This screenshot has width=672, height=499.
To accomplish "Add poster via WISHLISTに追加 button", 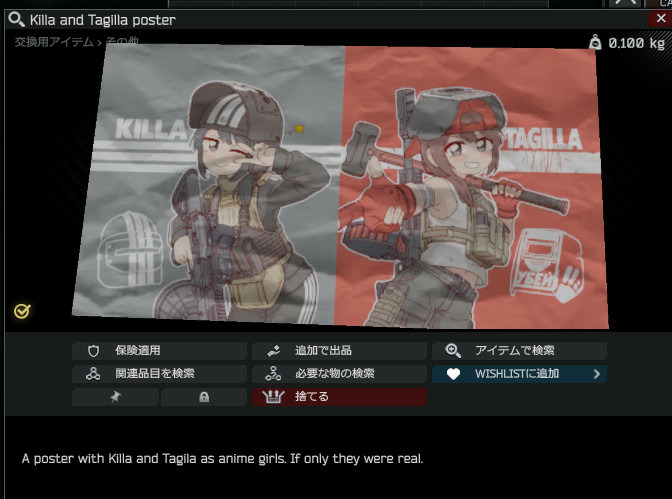I will click(519, 374).
